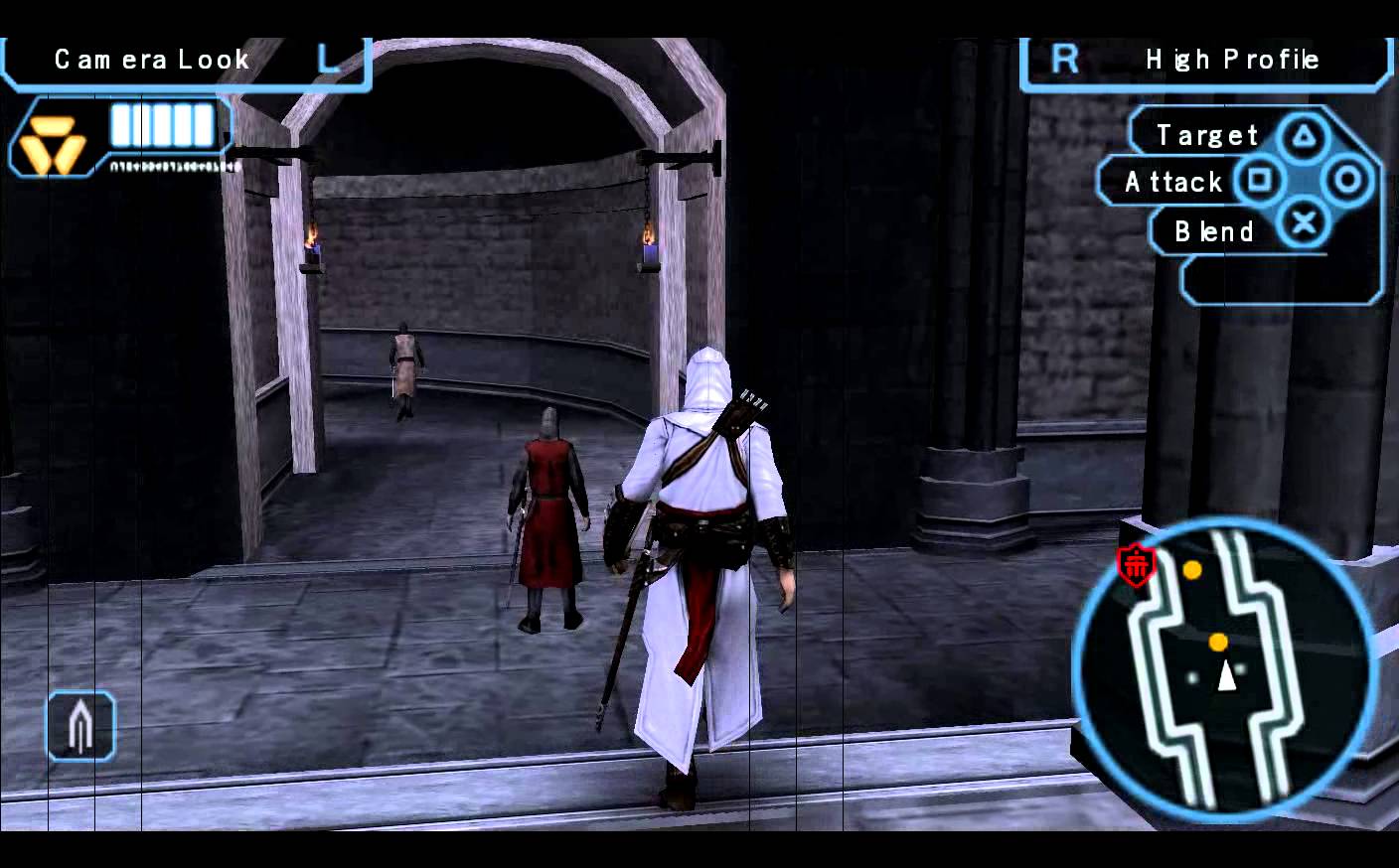
Task: Select the white player arrow on minimap
Action: [x=1228, y=677]
